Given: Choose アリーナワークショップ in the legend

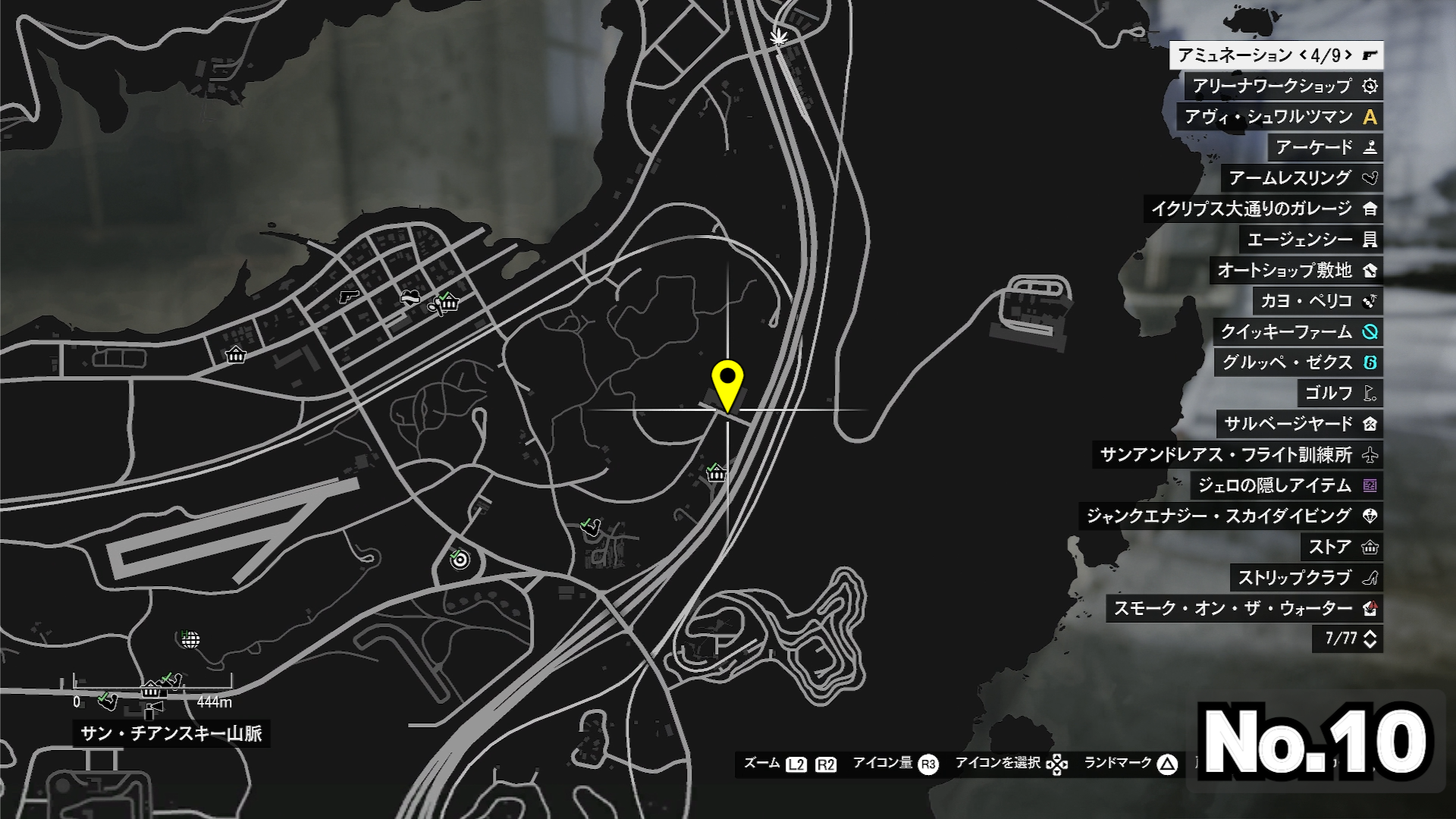Looking at the screenshot, I should [1283, 86].
